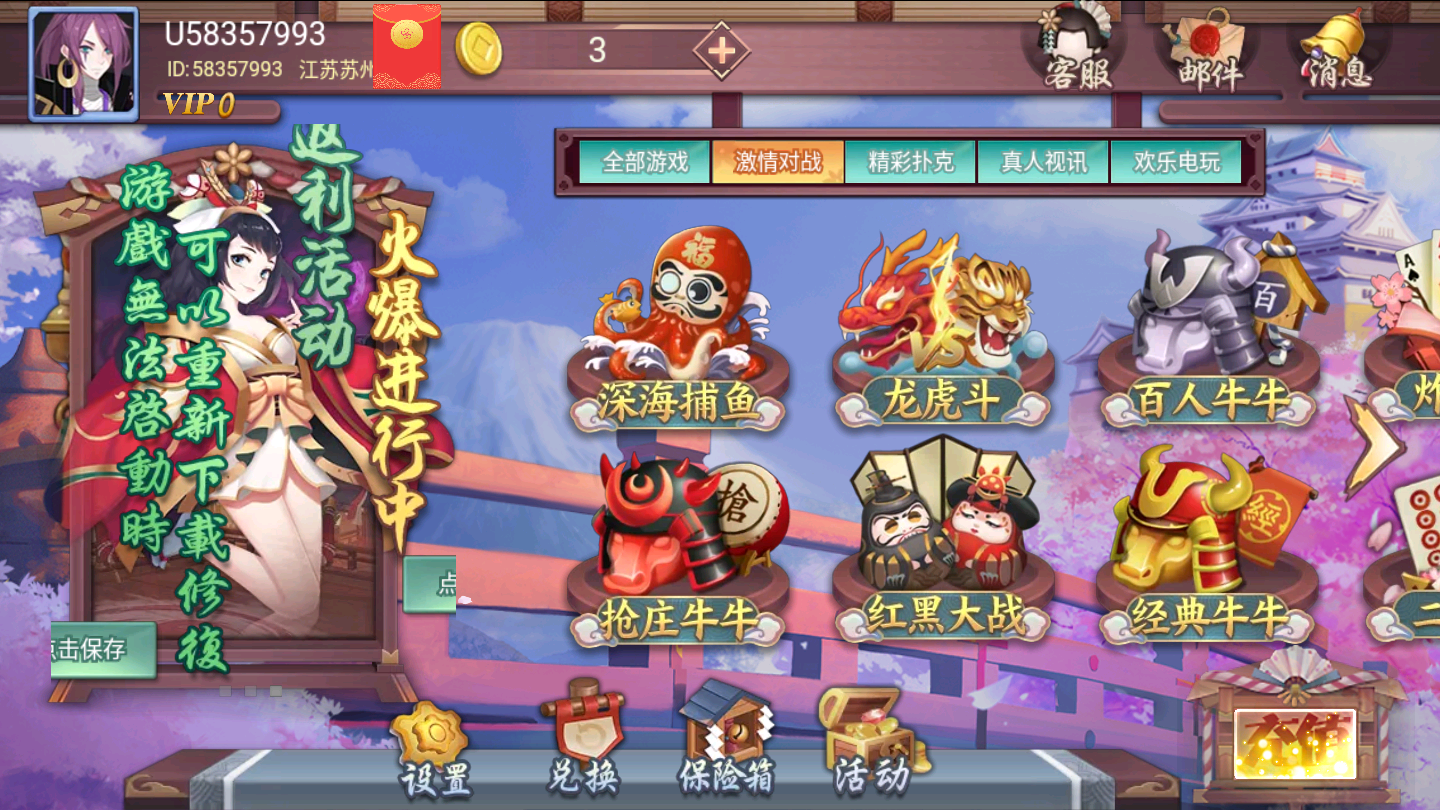The image size is (1440, 810).
Task: View 消息 message notifications
Action: tap(1330, 50)
